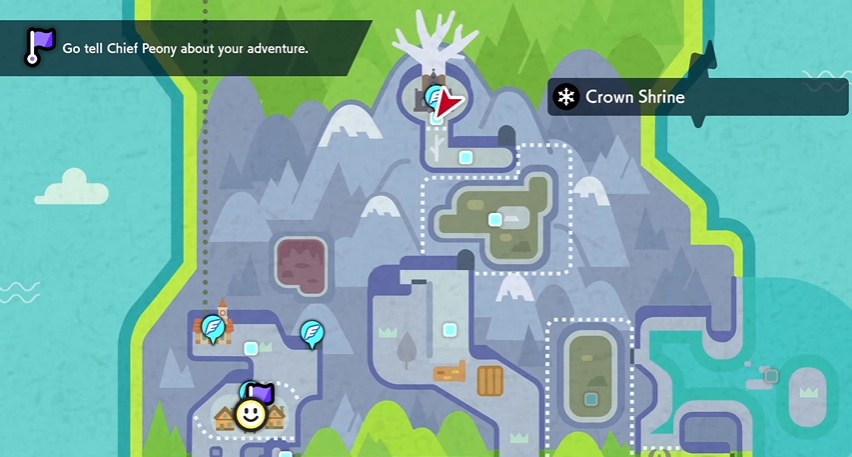Select the fly point beside the clock tower building
Image resolution: width=852 pixels, height=457 pixels.
tap(212, 326)
